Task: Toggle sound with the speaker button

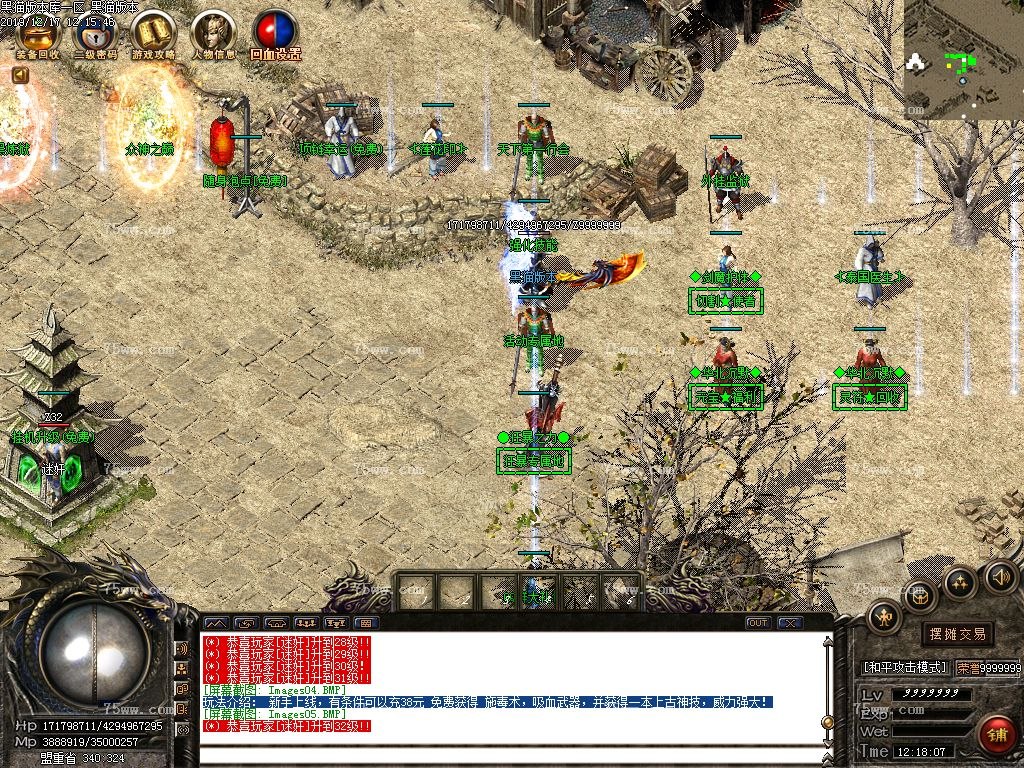Action: 1001,576
